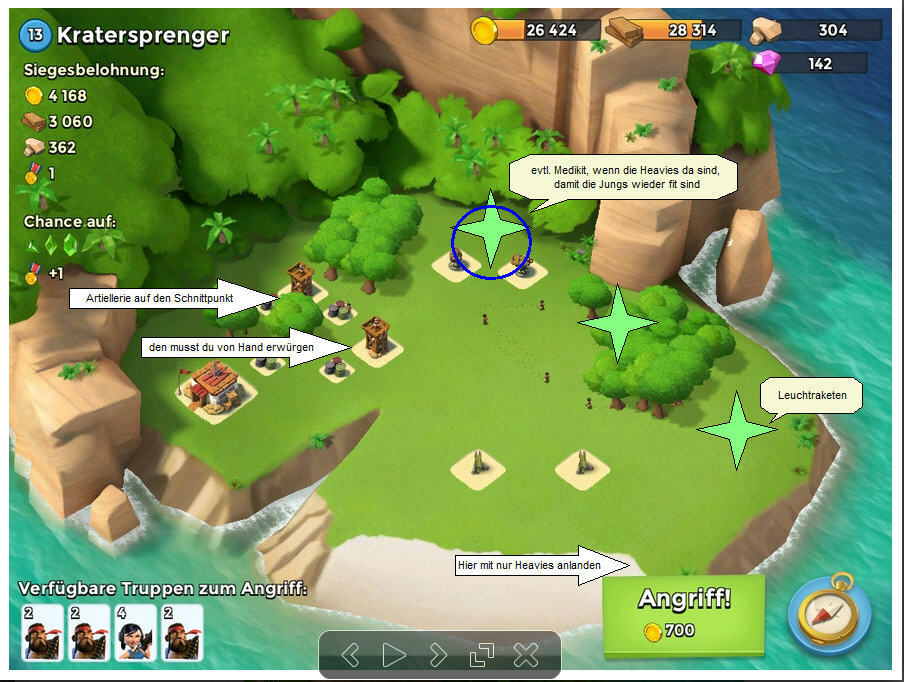Expand the image viewer to fullscreen
Viewport: 904px width, 682px height.
[482, 655]
